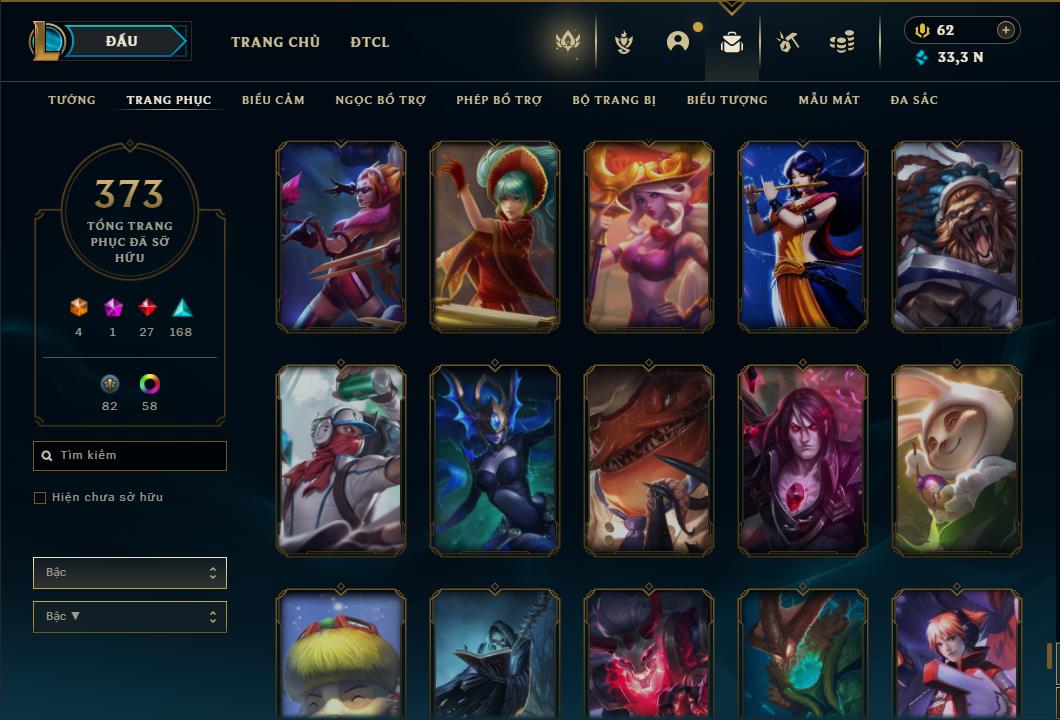The image size is (1060, 720).
Task: Open the BIỂU TƯỢNG tab
Action: pyautogui.click(x=727, y=100)
